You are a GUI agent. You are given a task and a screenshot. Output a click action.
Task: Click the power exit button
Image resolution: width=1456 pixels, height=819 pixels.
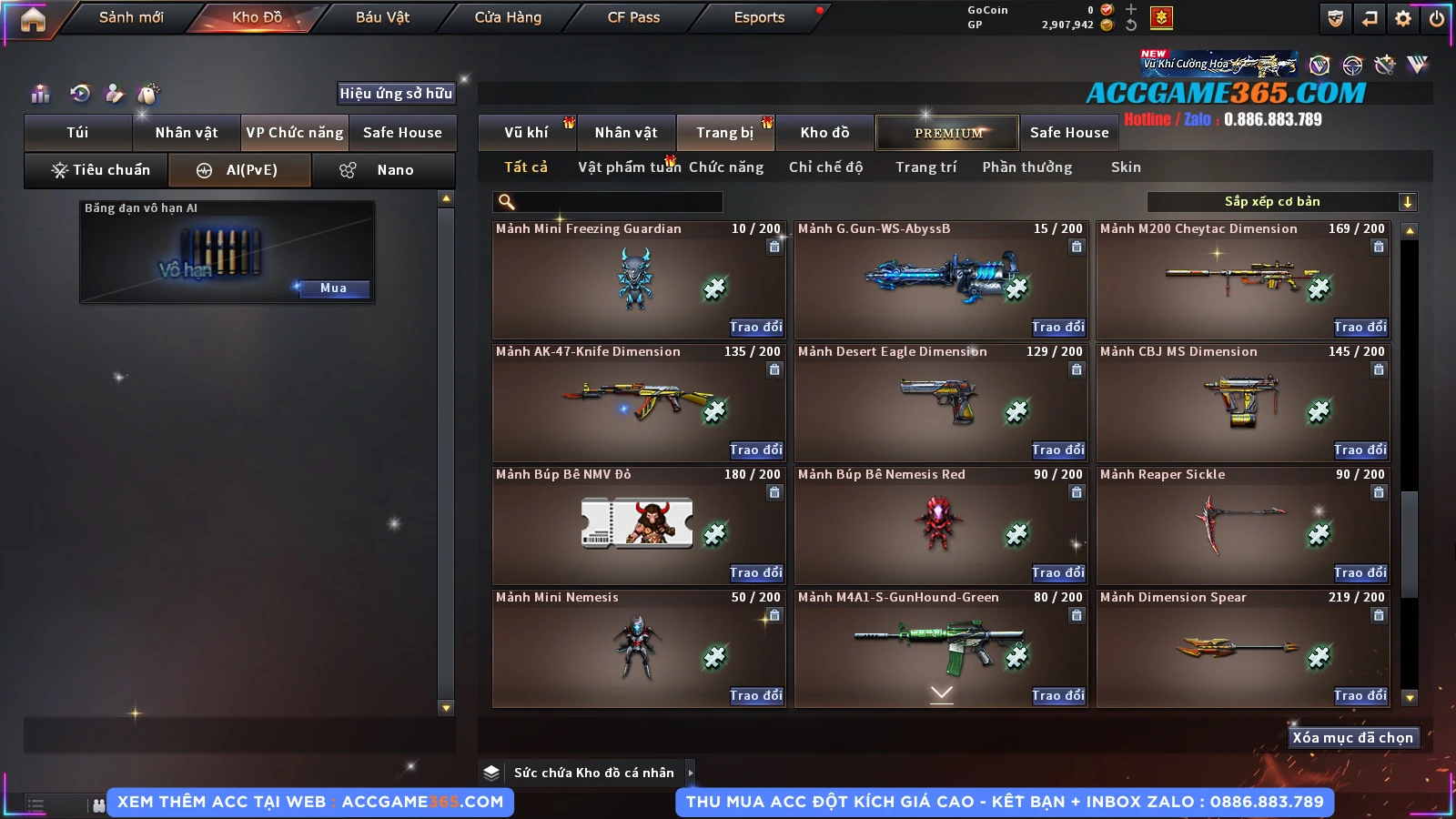[x=1437, y=18]
